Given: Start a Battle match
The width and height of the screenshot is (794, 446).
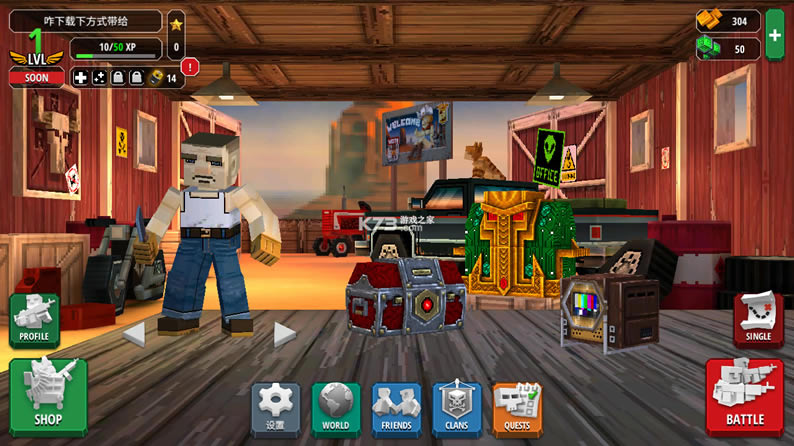Looking at the screenshot, I should [x=744, y=397].
